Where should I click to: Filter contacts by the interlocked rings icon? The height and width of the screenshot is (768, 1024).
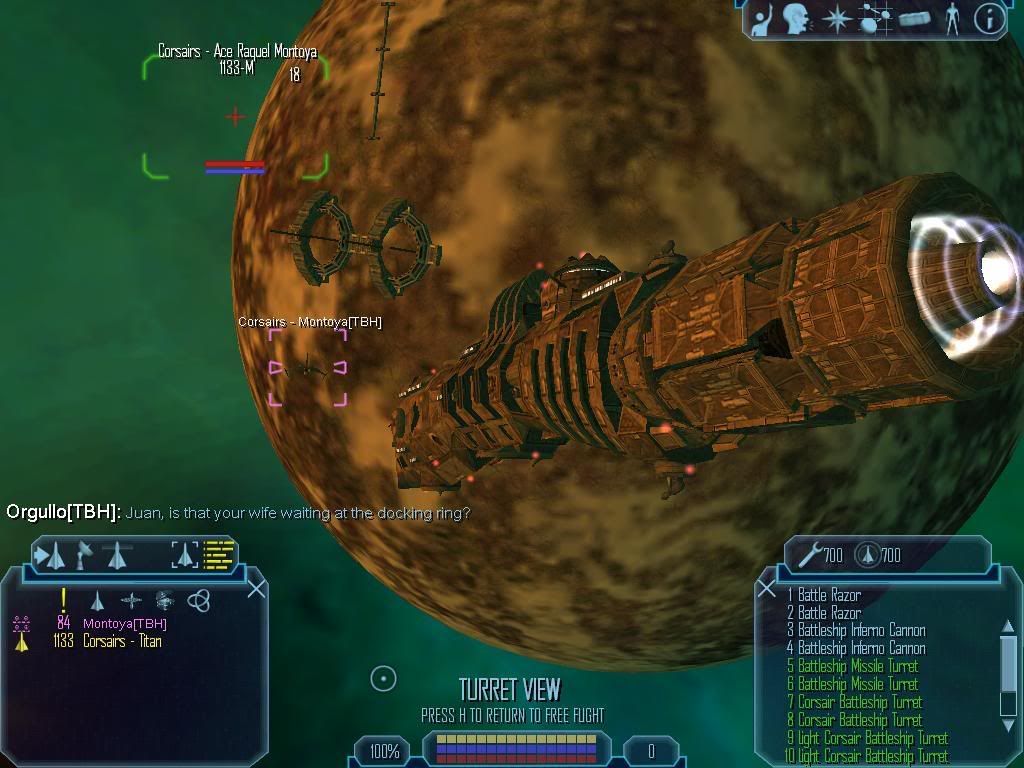point(199,600)
